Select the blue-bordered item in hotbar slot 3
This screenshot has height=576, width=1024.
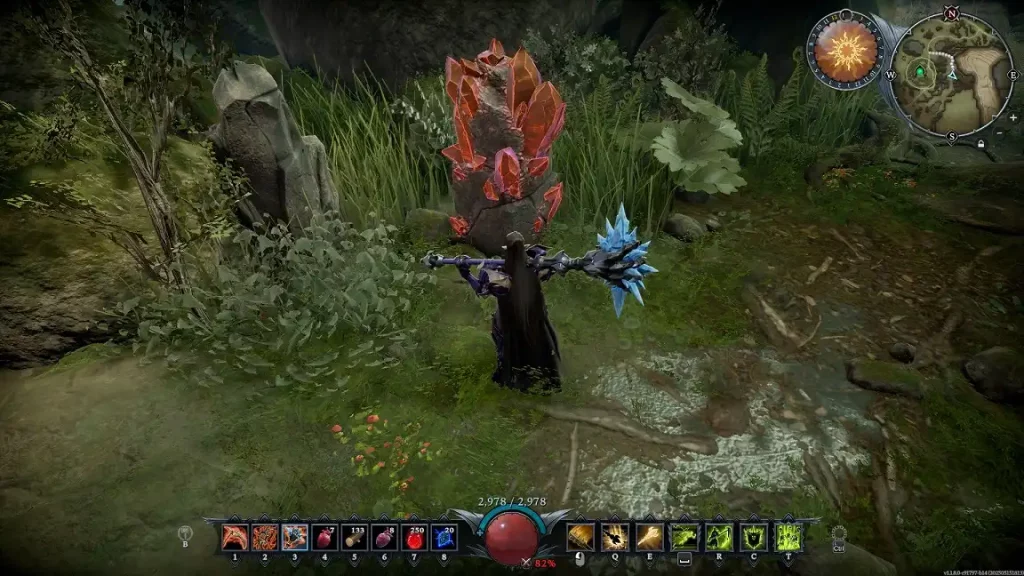(x=294, y=538)
